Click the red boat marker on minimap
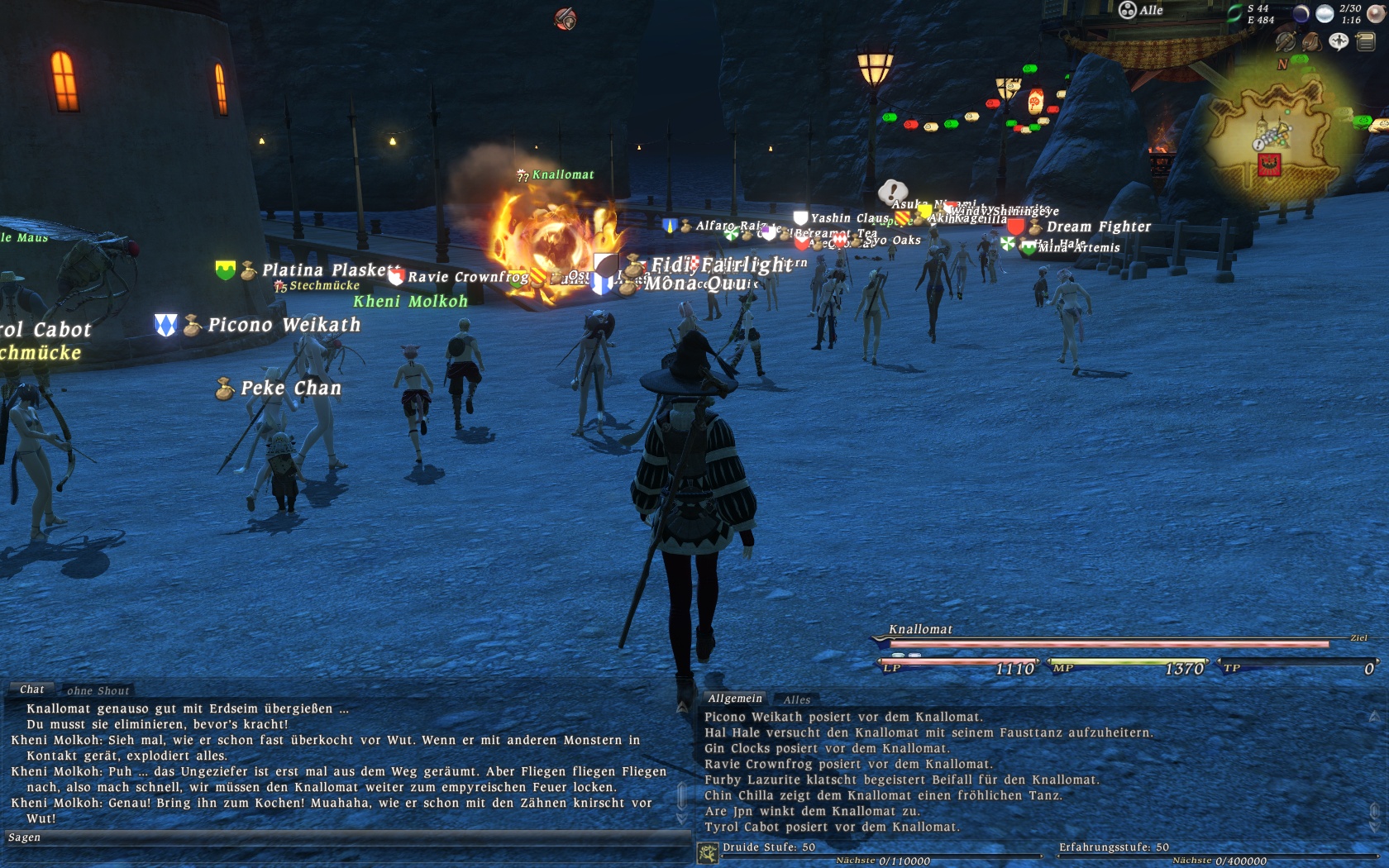 tap(1269, 165)
